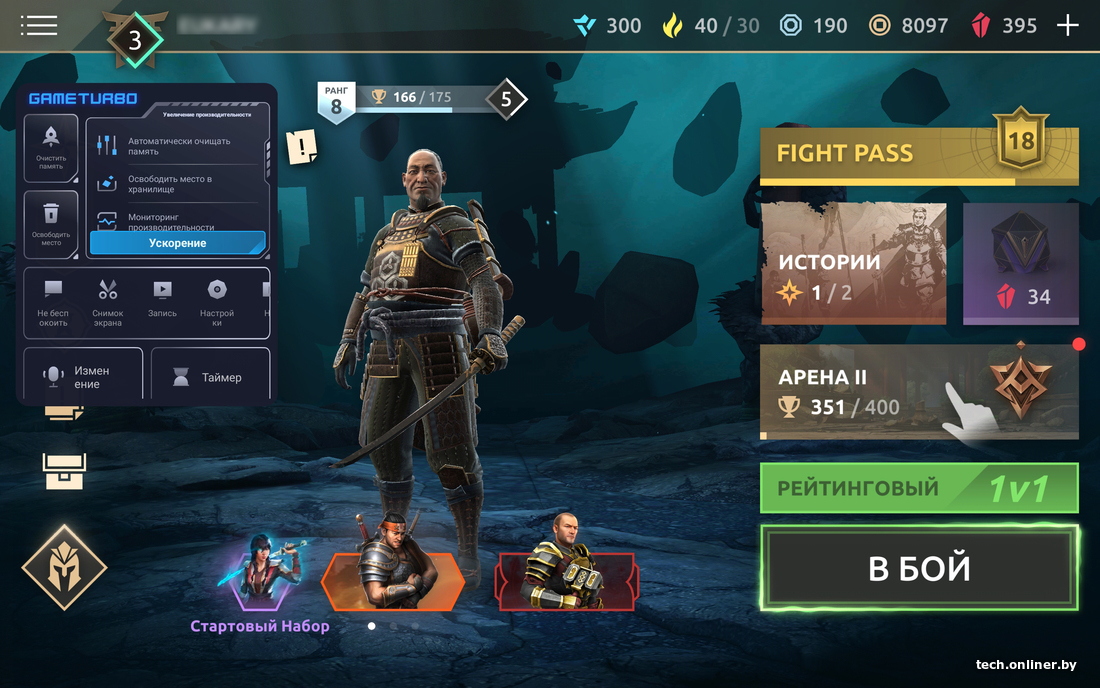Click the exclamation notification note
1100x688 pixels.
(301, 148)
